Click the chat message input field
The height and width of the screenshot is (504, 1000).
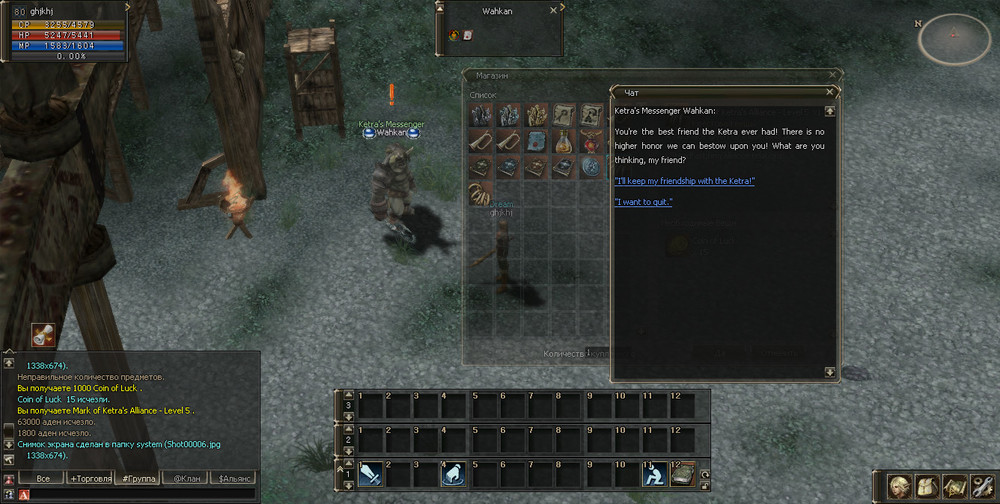point(135,494)
